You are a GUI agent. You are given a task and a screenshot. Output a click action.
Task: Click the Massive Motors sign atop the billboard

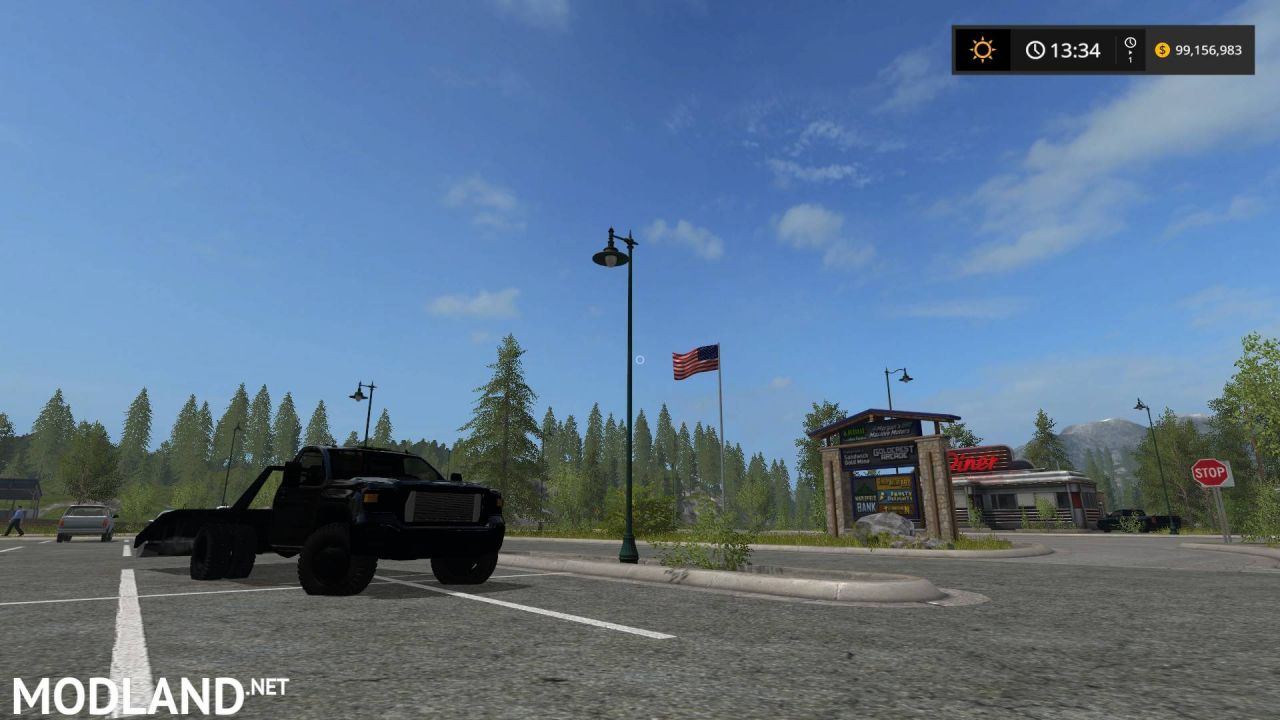[892, 431]
